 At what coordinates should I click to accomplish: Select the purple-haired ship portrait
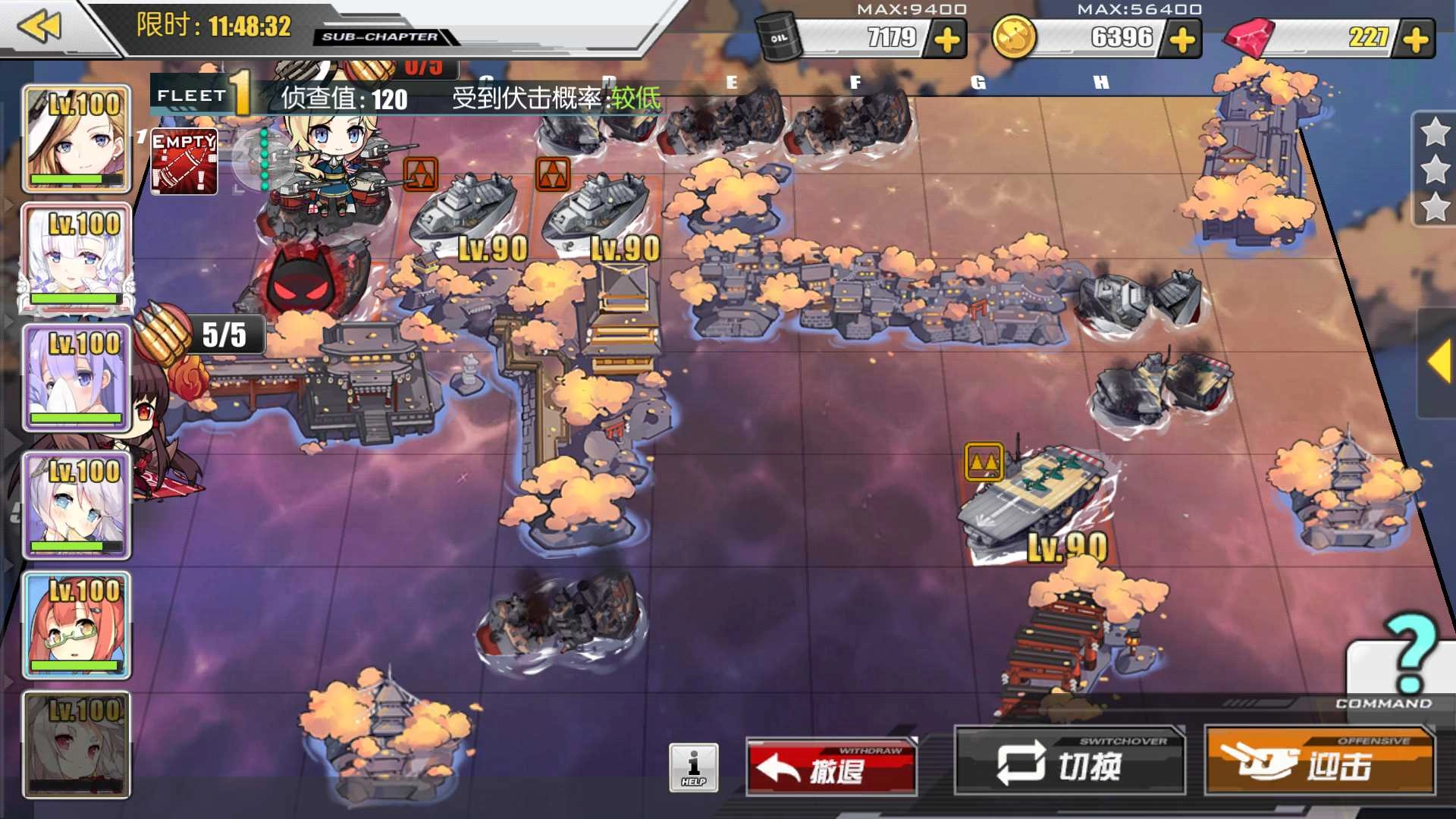(76, 377)
